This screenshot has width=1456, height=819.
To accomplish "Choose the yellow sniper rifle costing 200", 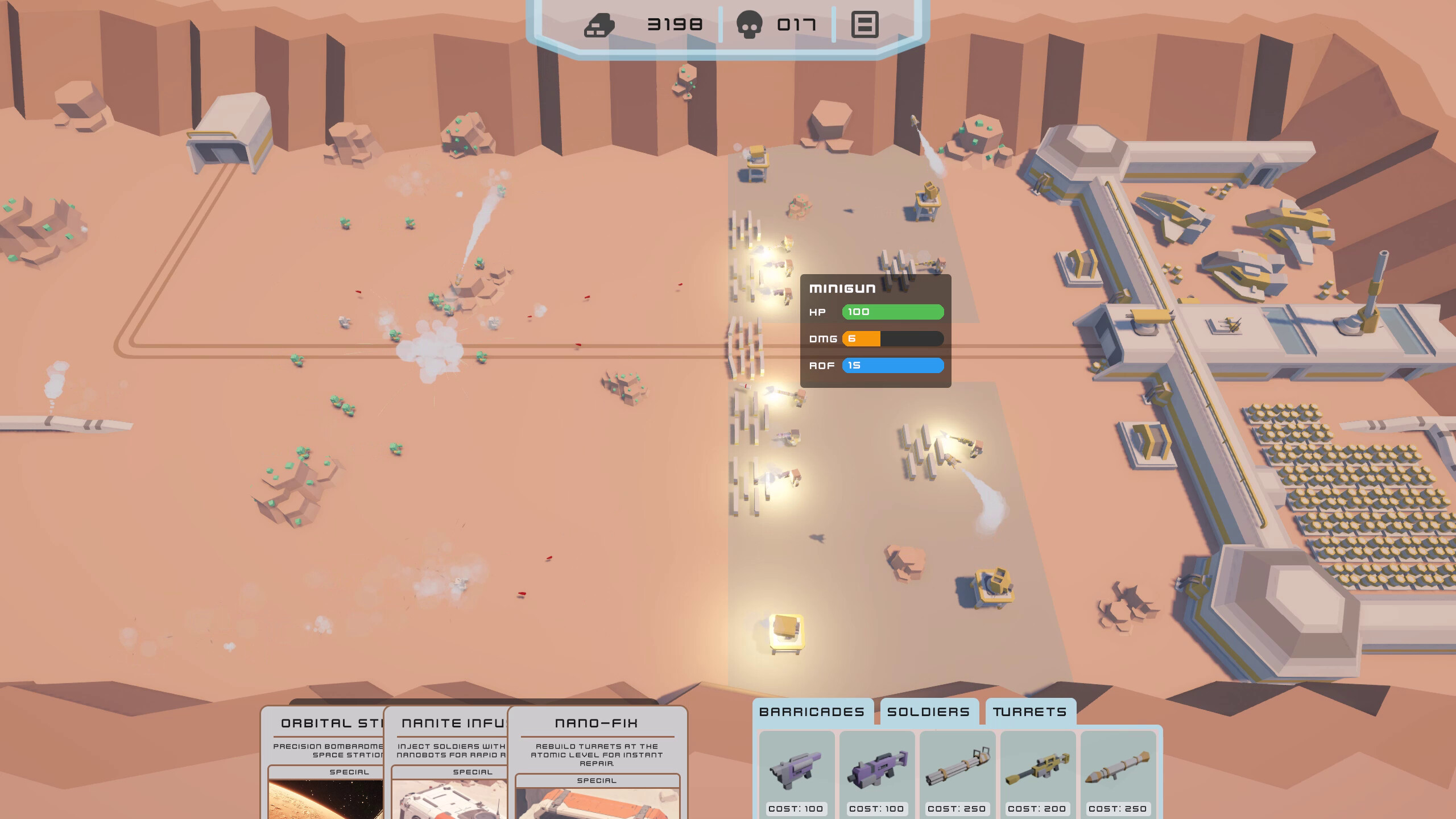I will coord(1036,769).
